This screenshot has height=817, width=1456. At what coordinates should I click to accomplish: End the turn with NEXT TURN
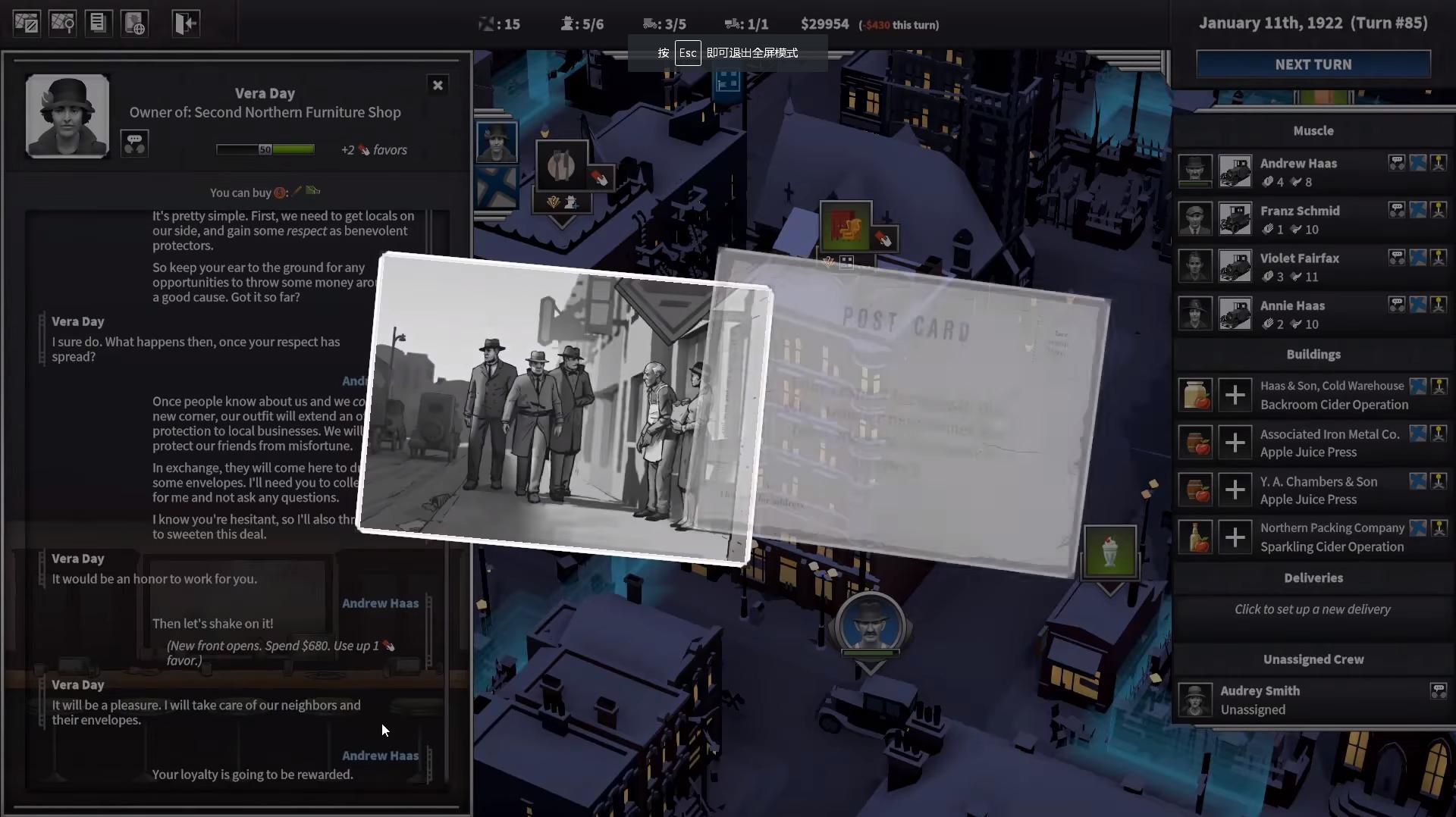coord(1313,64)
